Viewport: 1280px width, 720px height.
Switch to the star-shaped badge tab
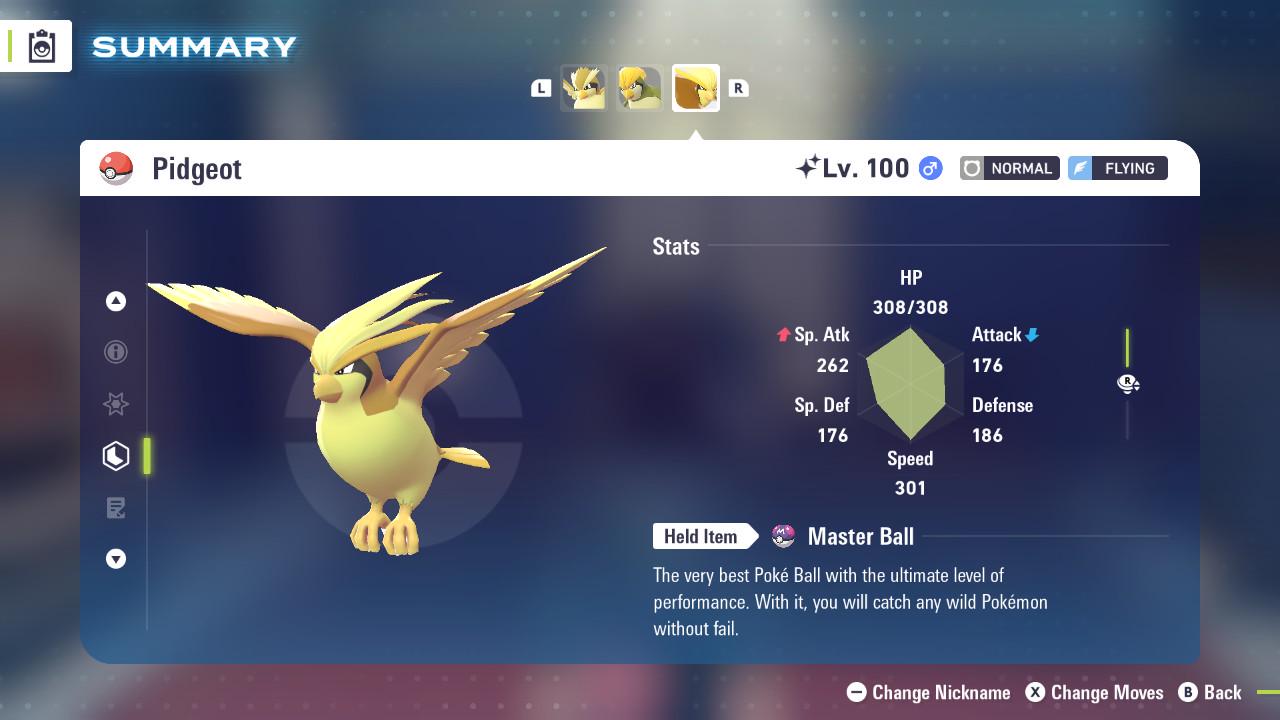[x=116, y=404]
